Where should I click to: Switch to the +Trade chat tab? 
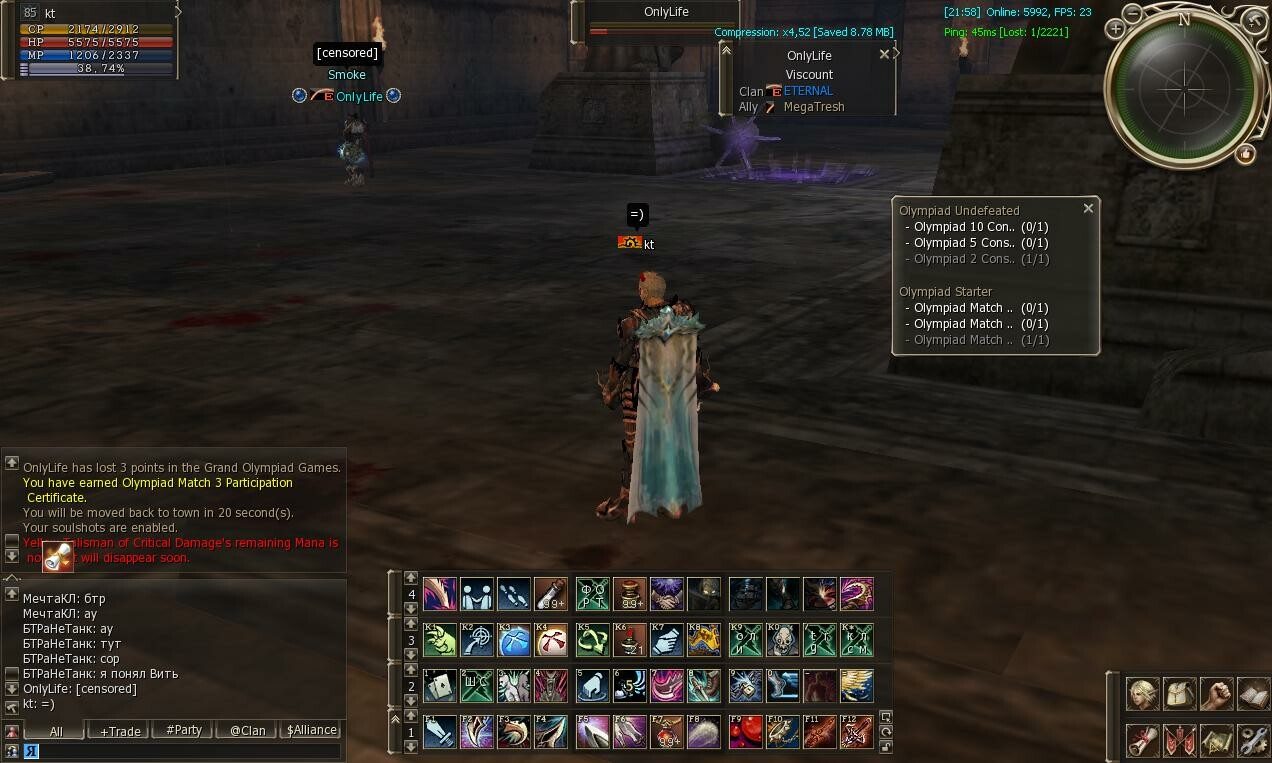[119, 731]
